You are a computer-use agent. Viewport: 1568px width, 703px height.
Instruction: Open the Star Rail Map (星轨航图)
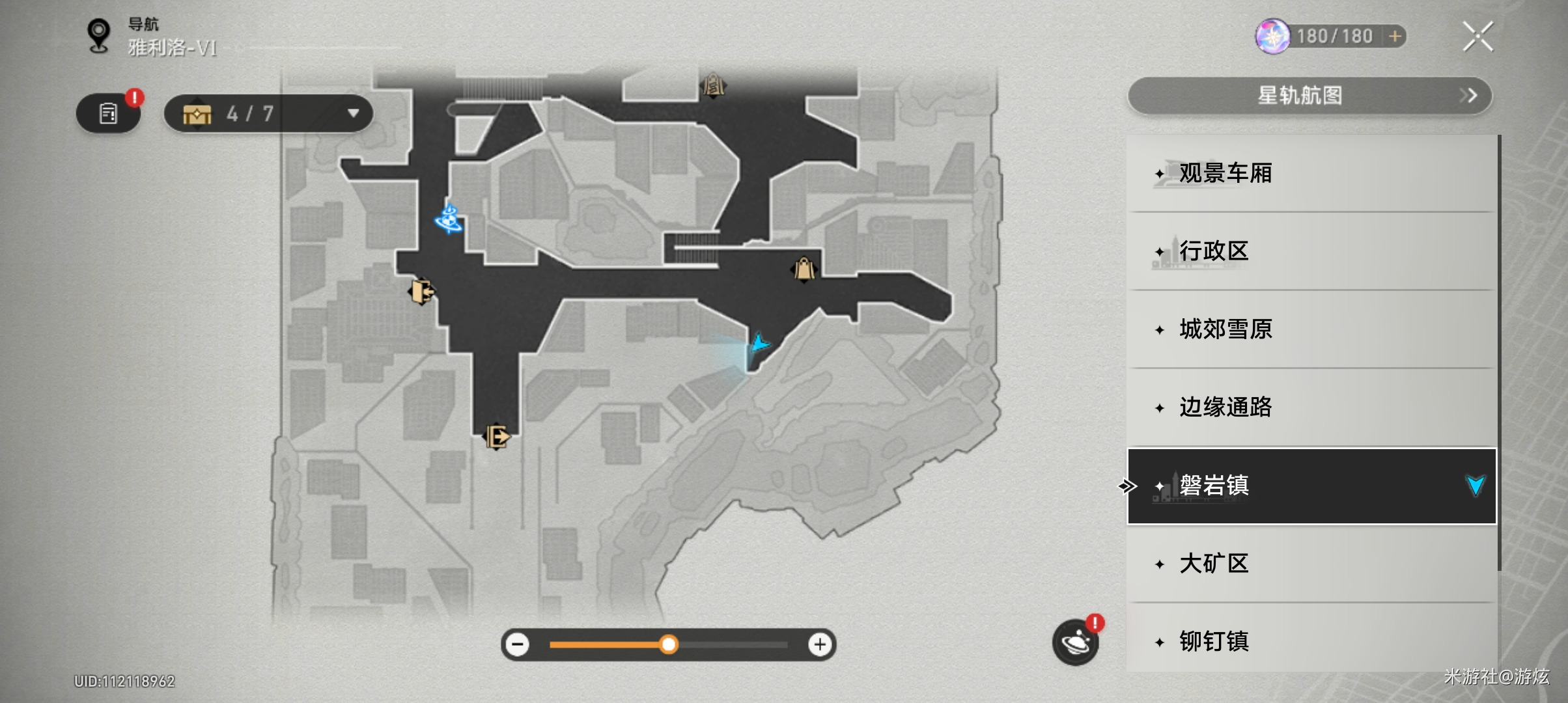(1309, 96)
